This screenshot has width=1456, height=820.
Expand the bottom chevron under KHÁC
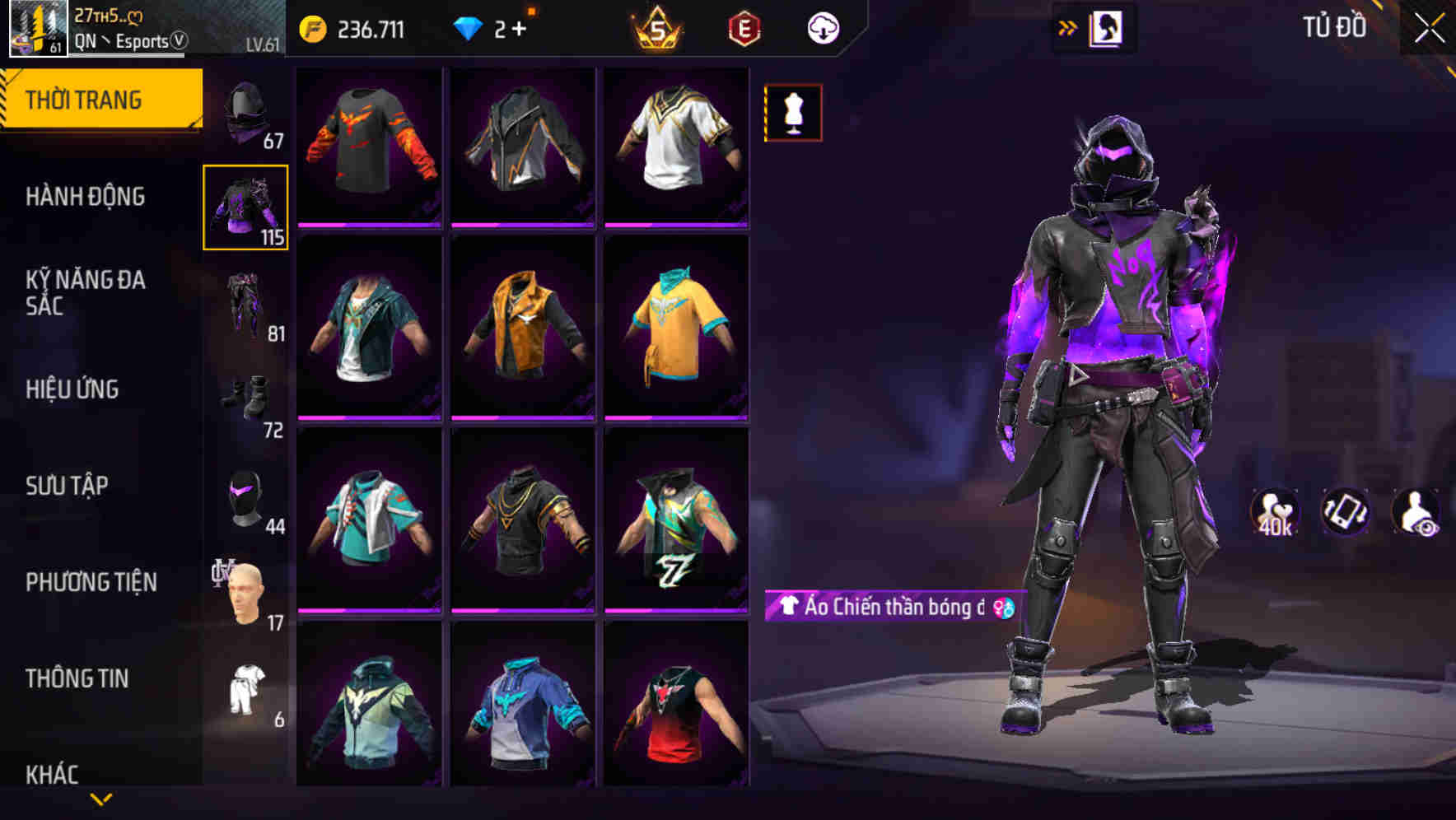(x=100, y=797)
